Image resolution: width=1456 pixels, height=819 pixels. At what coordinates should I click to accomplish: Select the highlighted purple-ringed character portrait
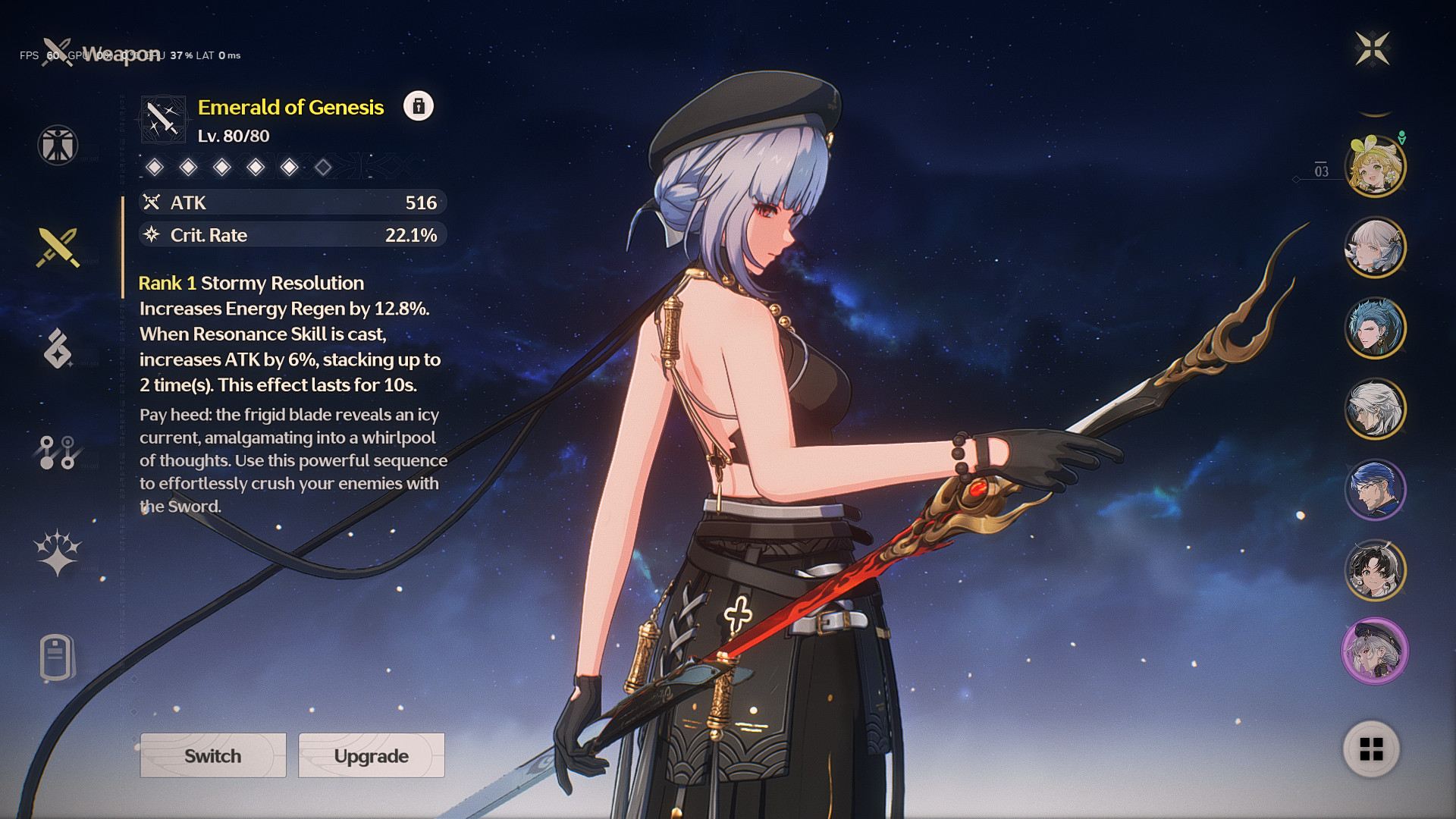[x=1375, y=651]
